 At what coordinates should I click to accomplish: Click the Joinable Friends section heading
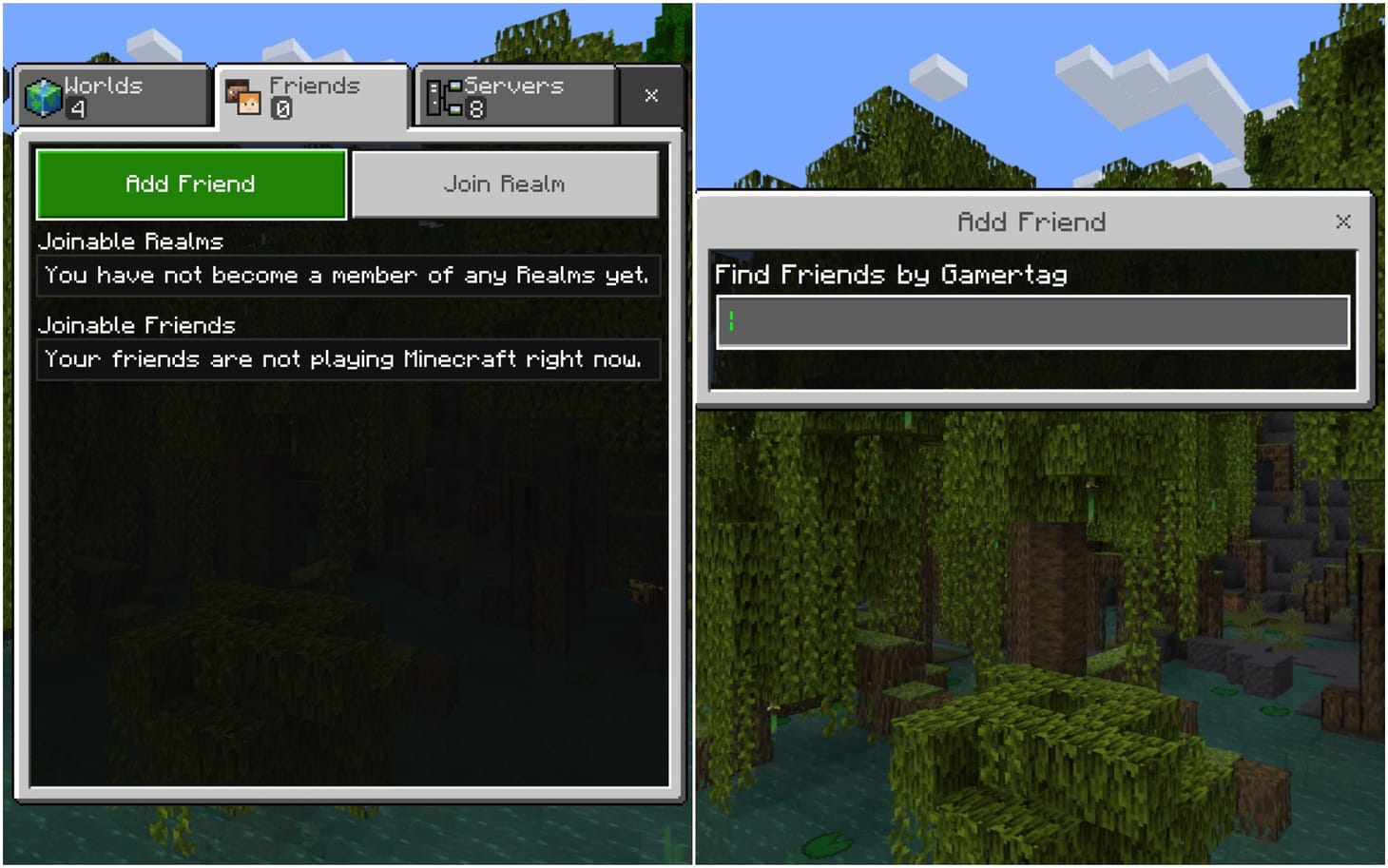point(136,326)
